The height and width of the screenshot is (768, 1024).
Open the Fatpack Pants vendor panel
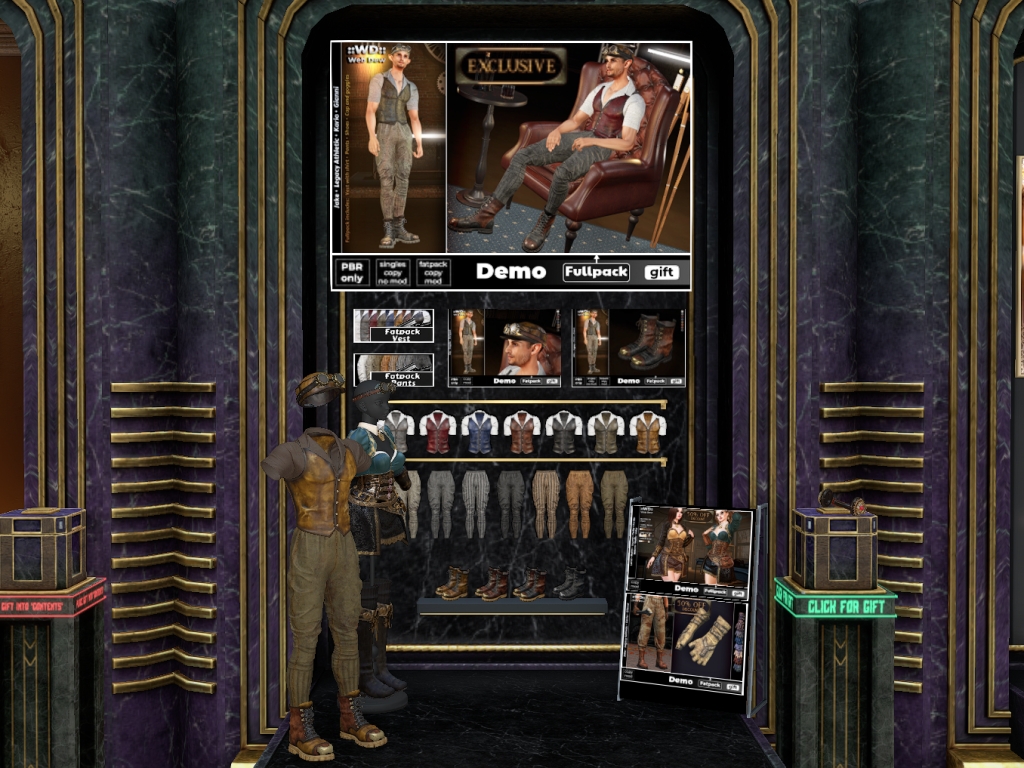point(393,369)
